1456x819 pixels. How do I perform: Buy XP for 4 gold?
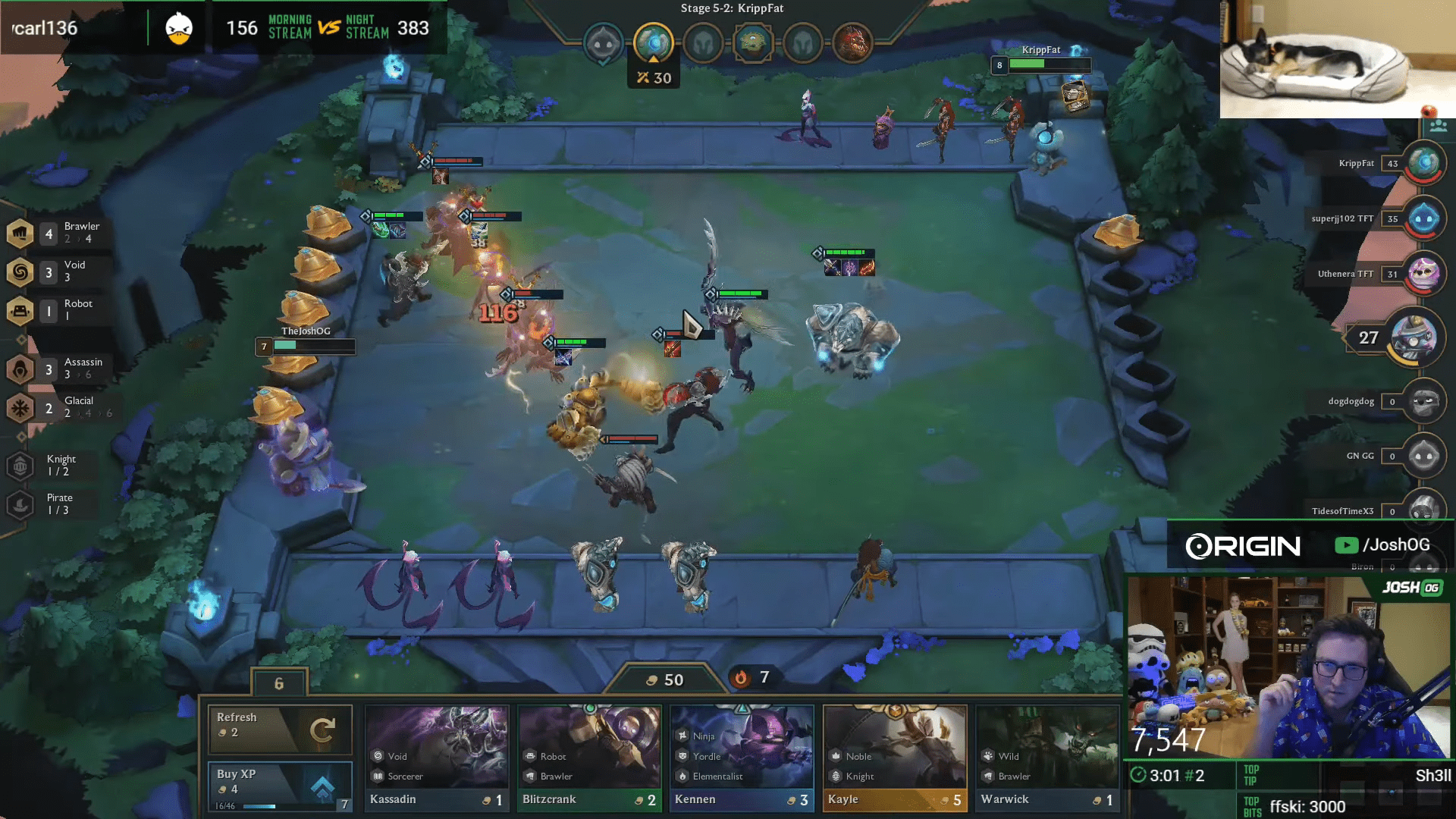click(x=280, y=786)
